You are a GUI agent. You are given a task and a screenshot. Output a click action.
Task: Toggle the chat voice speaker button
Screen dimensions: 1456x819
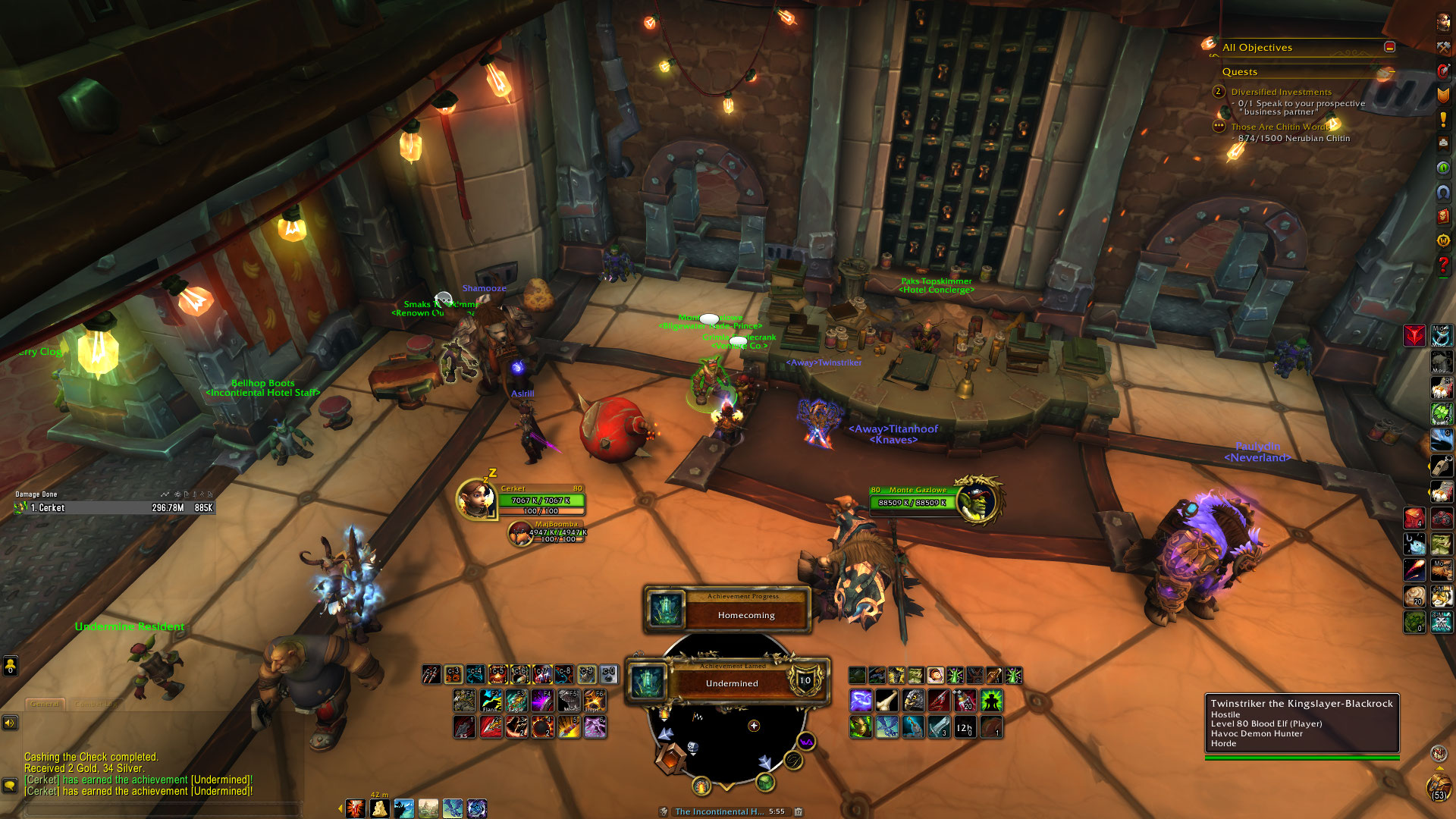click(x=10, y=723)
